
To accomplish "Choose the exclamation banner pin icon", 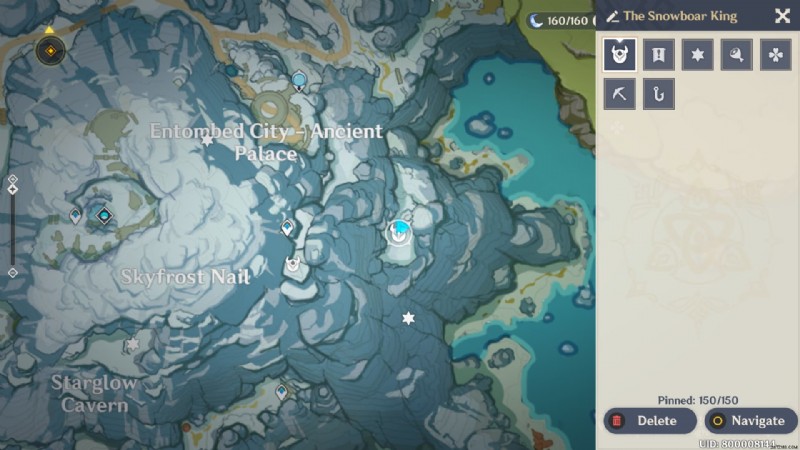I will [659, 55].
